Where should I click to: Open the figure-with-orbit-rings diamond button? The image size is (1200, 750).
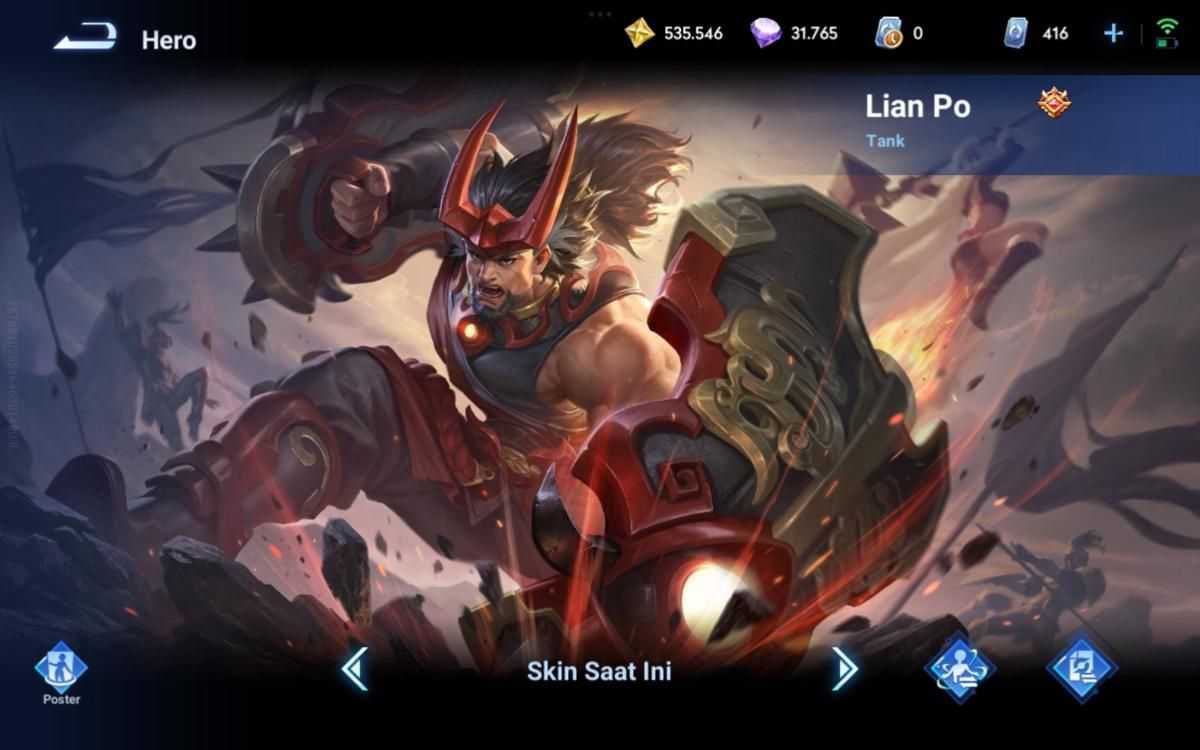click(x=960, y=667)
